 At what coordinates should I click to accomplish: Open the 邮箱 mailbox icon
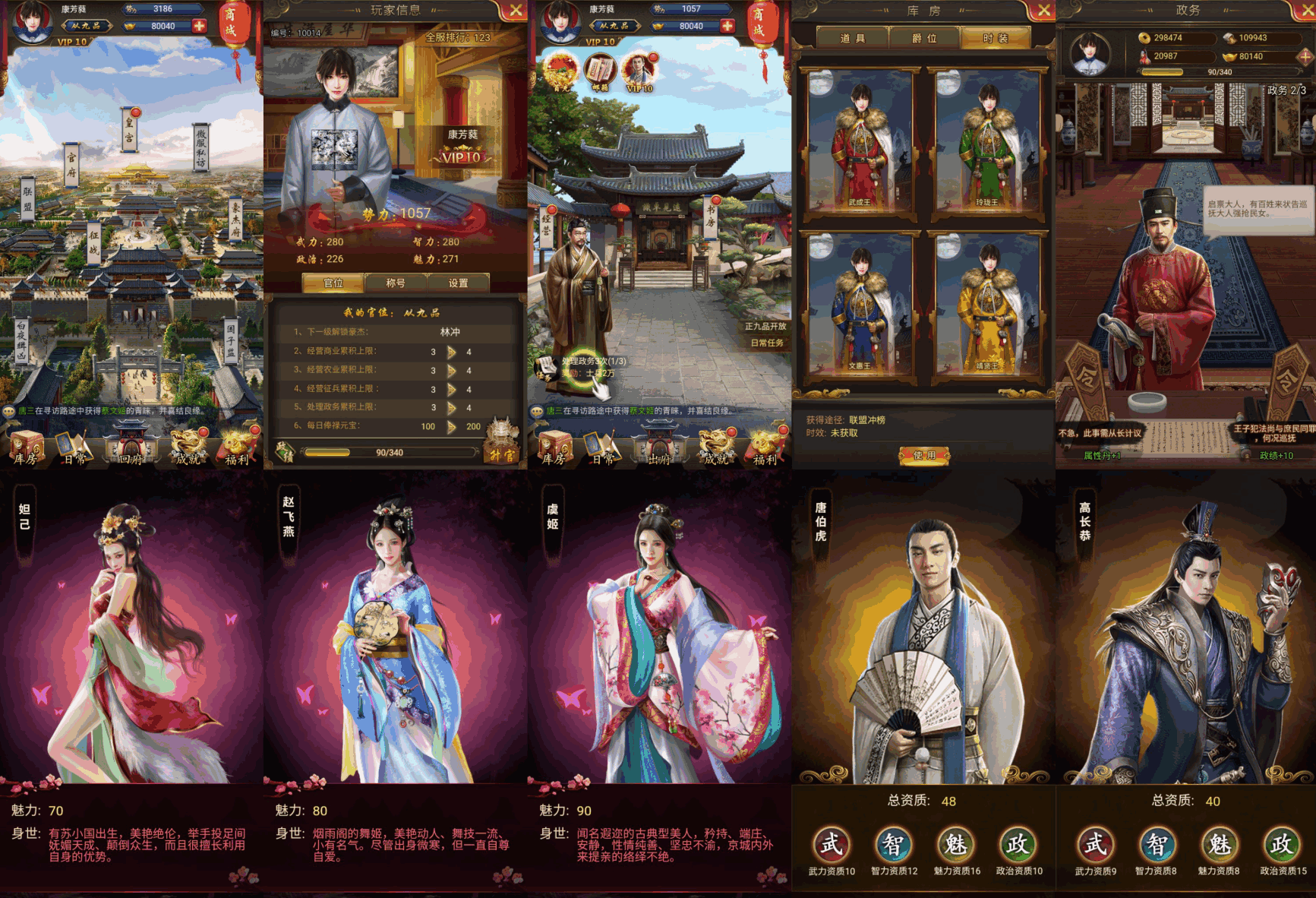600,72
